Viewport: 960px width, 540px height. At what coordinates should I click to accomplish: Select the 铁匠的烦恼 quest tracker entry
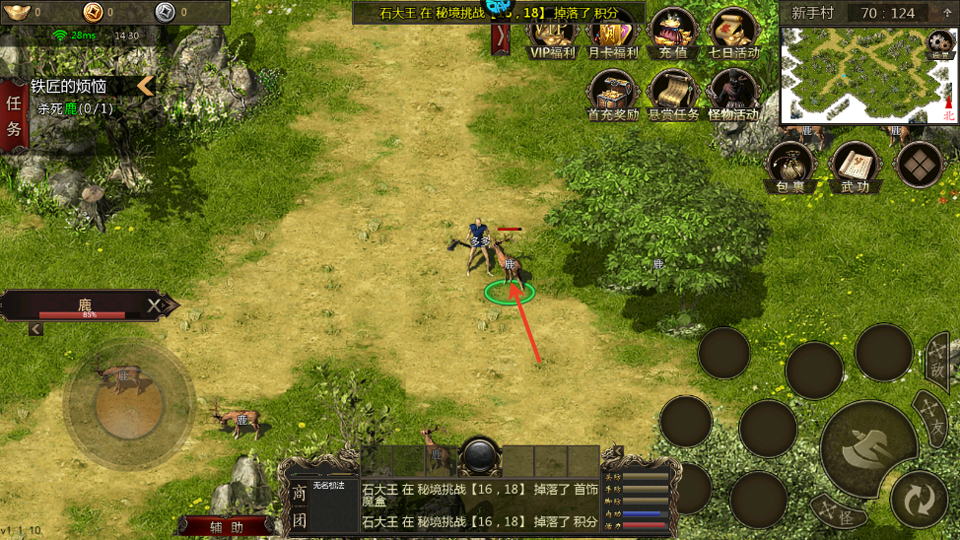tap(80, 87)
